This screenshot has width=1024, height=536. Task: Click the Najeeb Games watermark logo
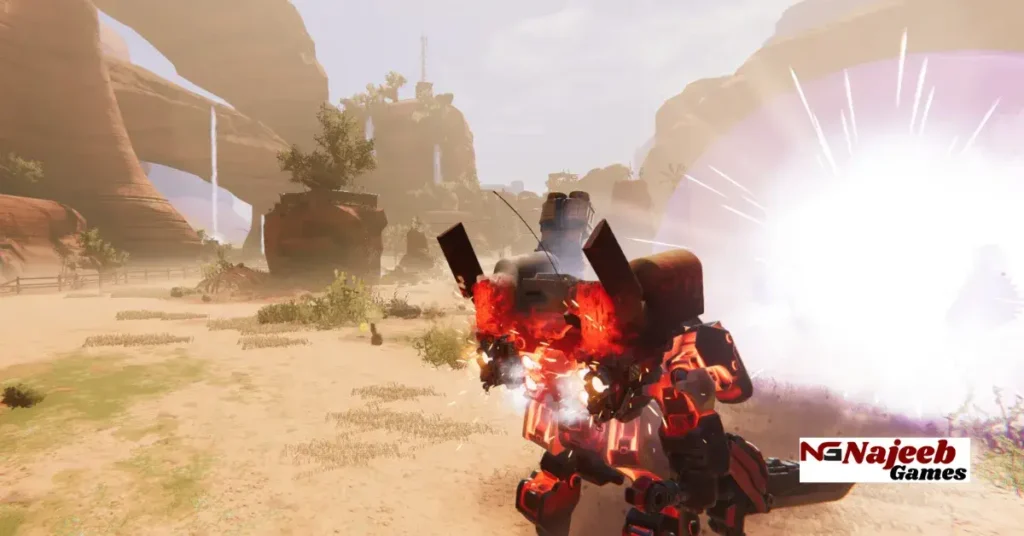click(884, 460)
